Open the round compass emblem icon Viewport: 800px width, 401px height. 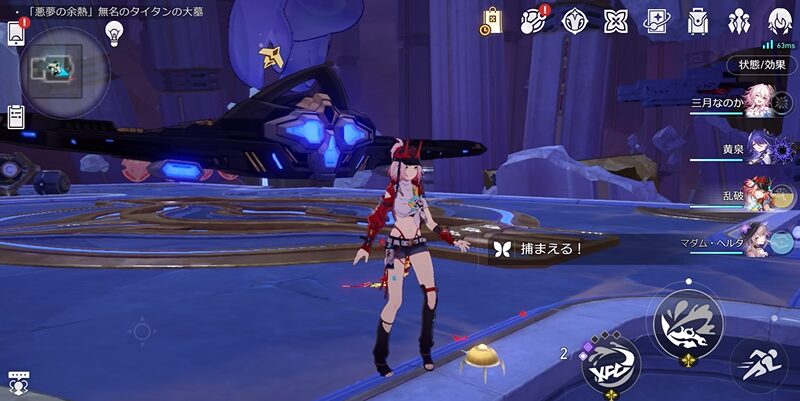pyautogui.click(x=574, y=20)
